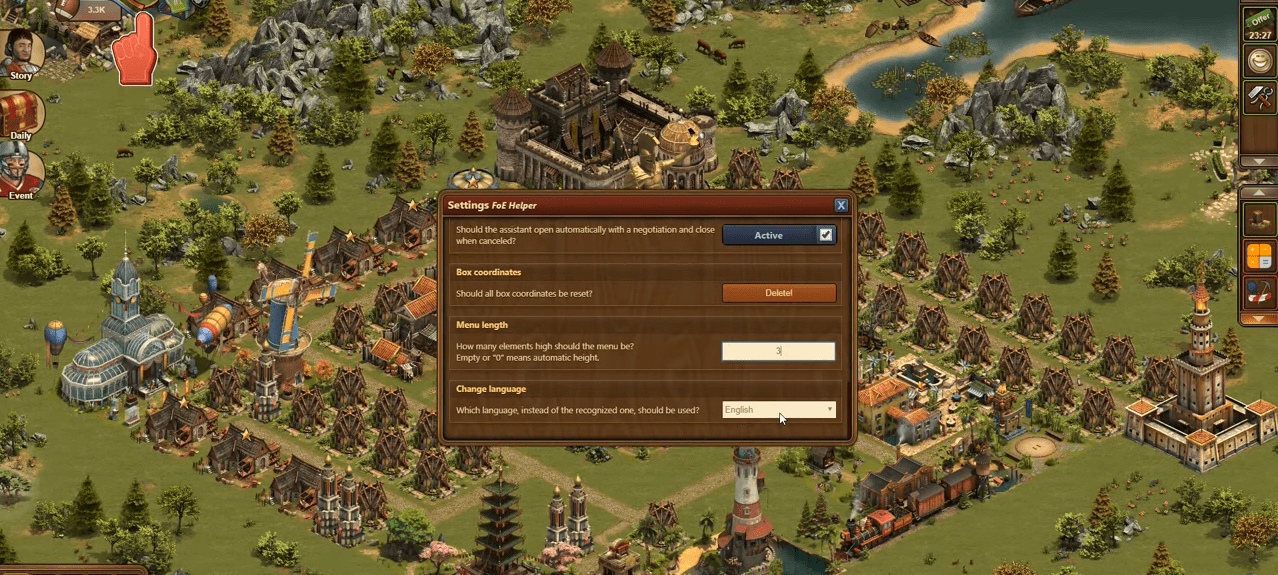Open the orange calculator helper icon
The height and width of the screenshot is (575, 1278).
[x=1258, y=256]
